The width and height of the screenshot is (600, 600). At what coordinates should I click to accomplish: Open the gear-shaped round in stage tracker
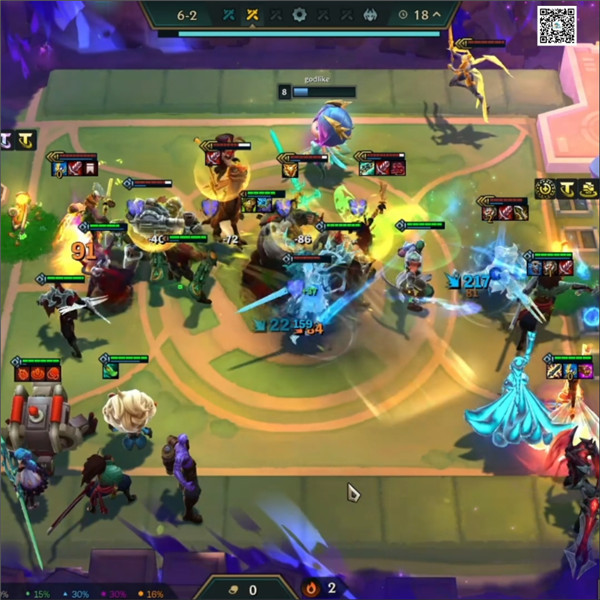pyautogui.click(x=299, y=15)
